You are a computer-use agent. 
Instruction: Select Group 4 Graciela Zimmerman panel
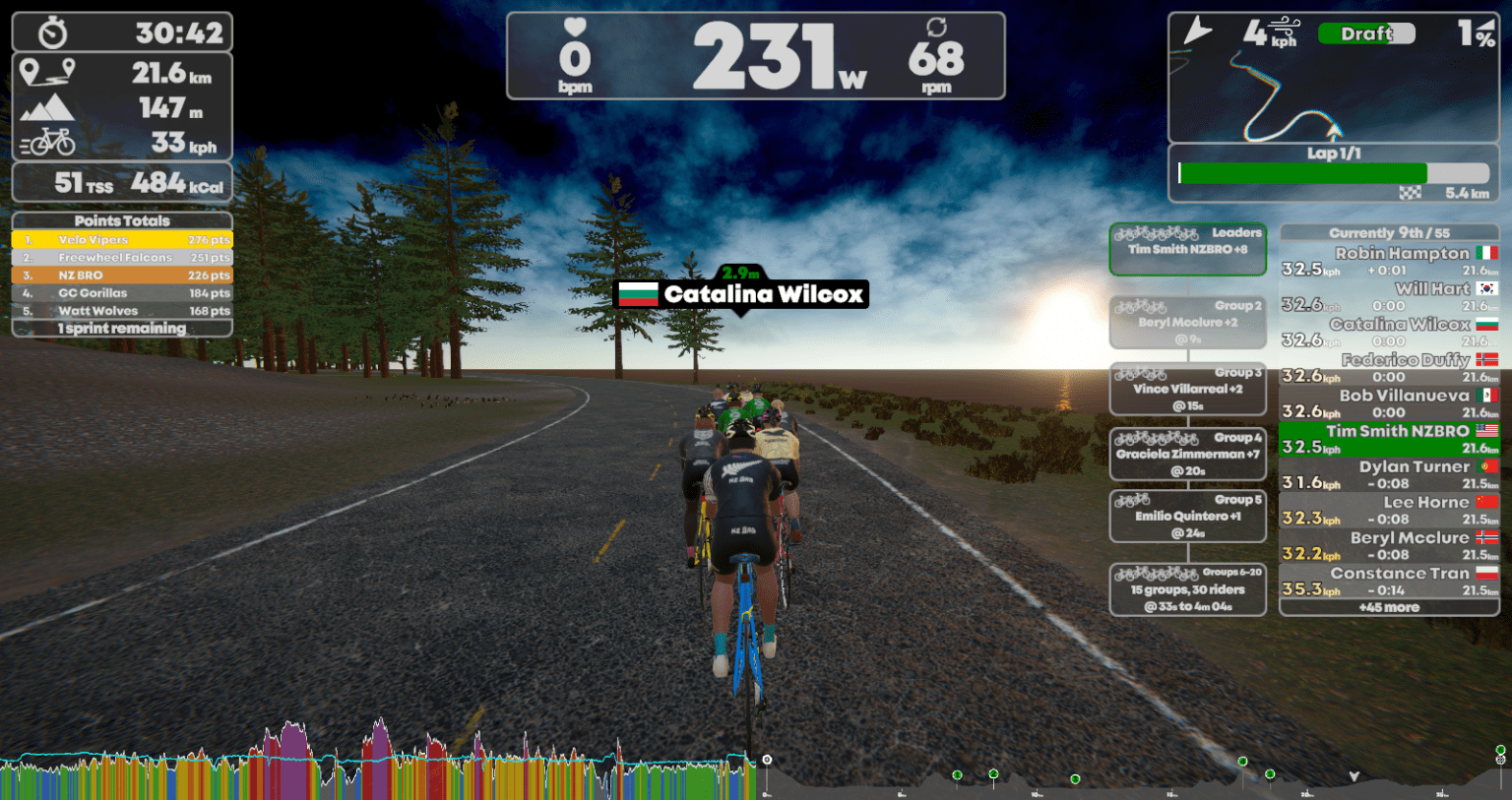coord(1187,455)
